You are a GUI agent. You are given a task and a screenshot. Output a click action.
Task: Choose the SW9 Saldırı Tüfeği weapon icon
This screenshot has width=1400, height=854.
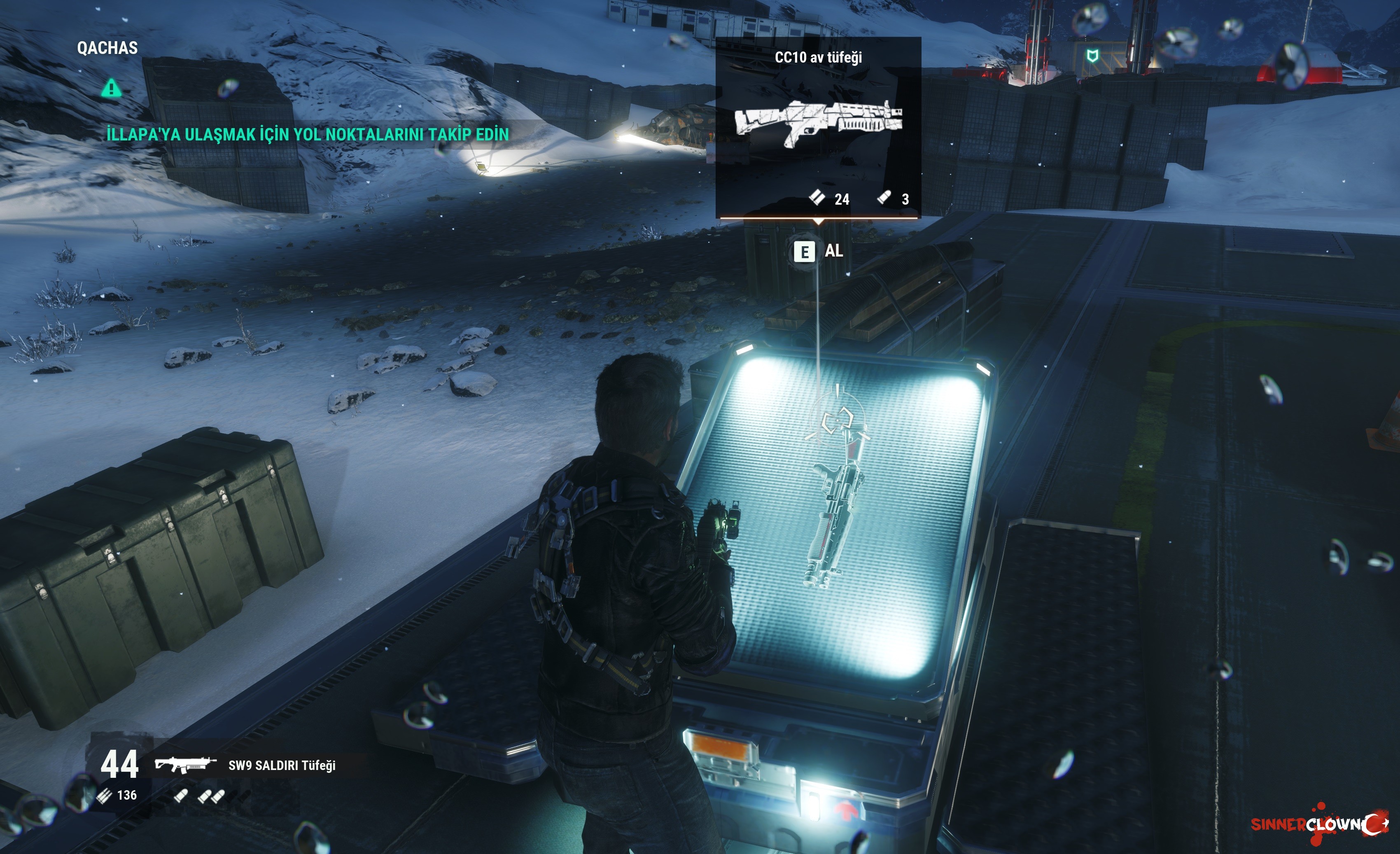[x=185, y=765]
